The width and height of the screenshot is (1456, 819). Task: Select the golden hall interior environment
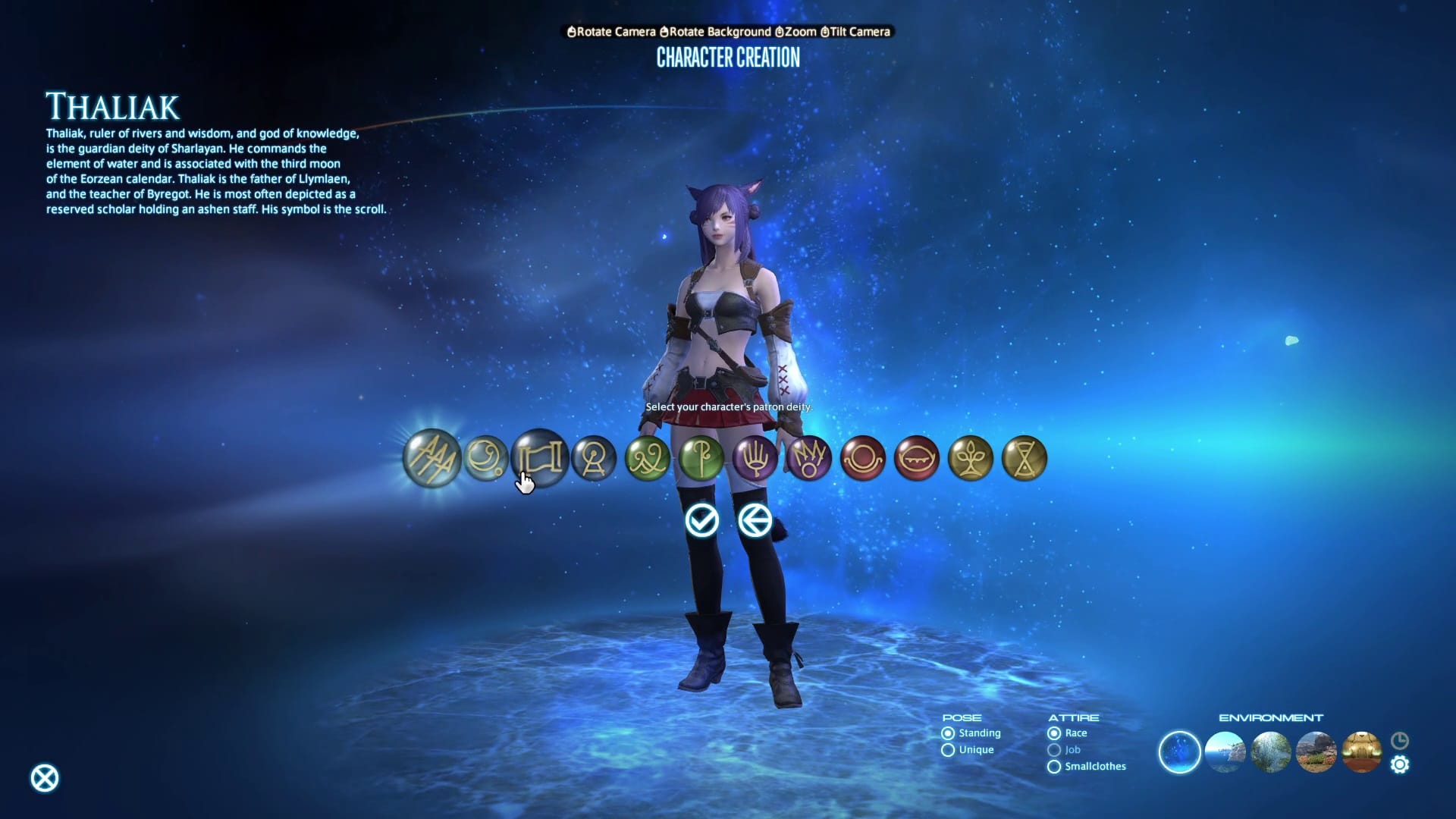[1362, 752]
